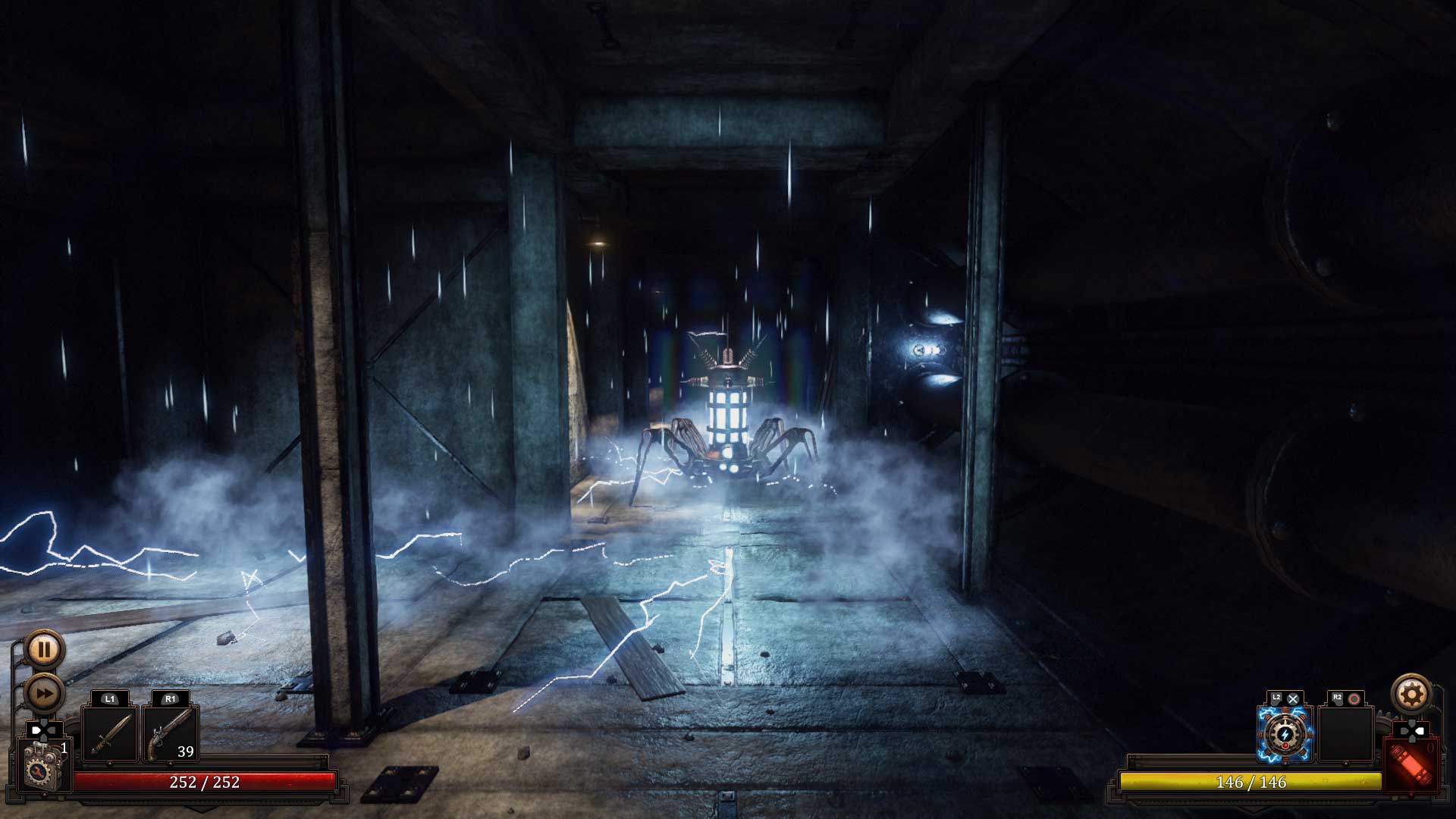Click the red 252/252 health bar
This screenshot has width=1456, height=819.
tap(203, 783)
